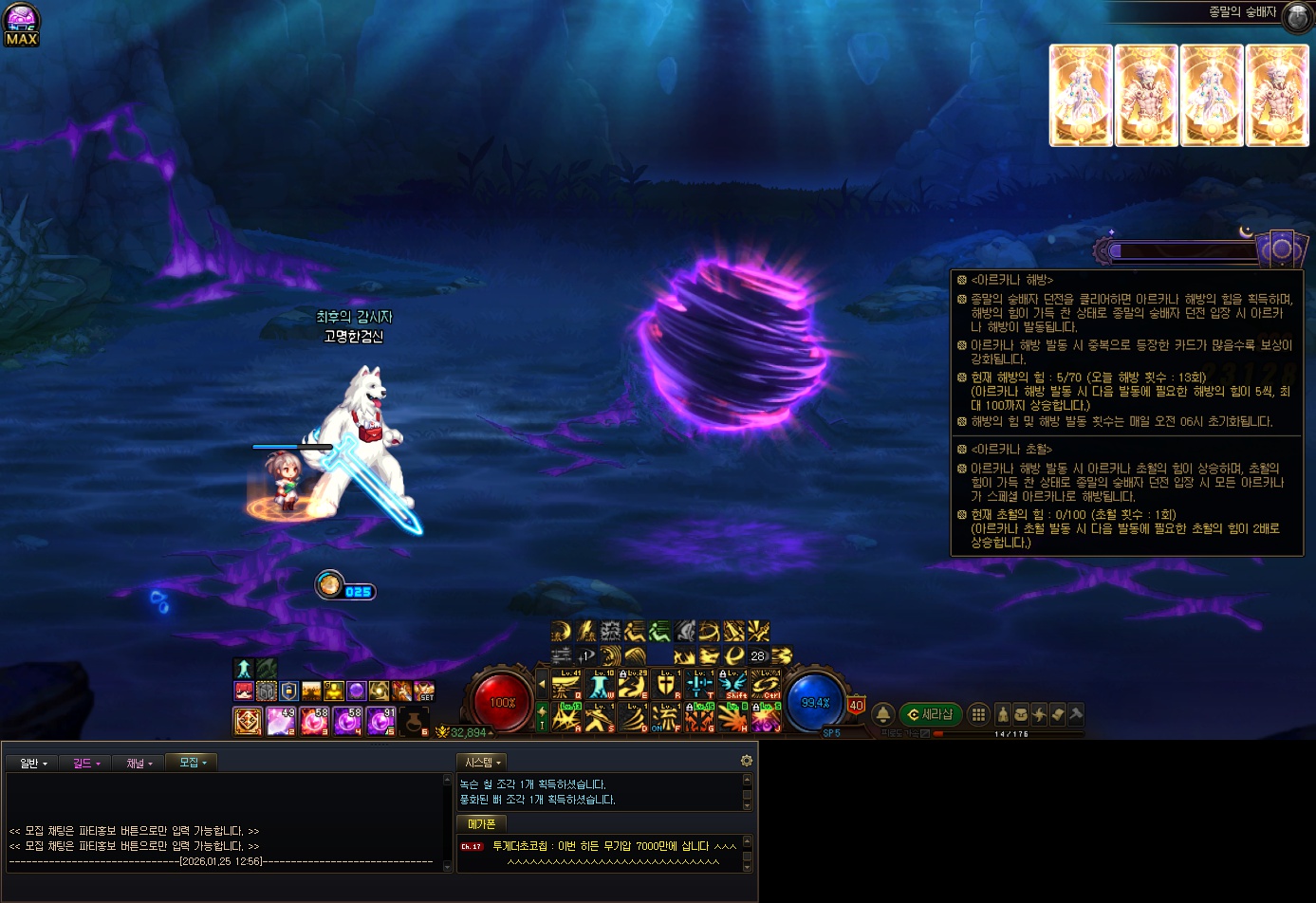Click the green 세라샵 shop button
Viewport: 1316px width, 903px height.
click(931, 714)
